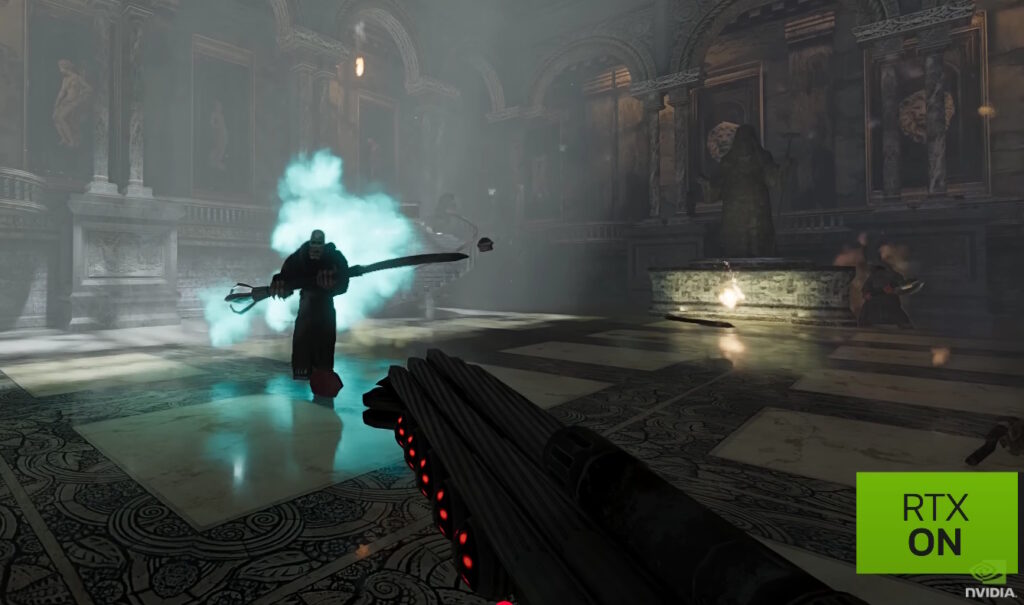Click the green RTX ON badge
Screen dimensions: 1024x605
coord(936,522)
